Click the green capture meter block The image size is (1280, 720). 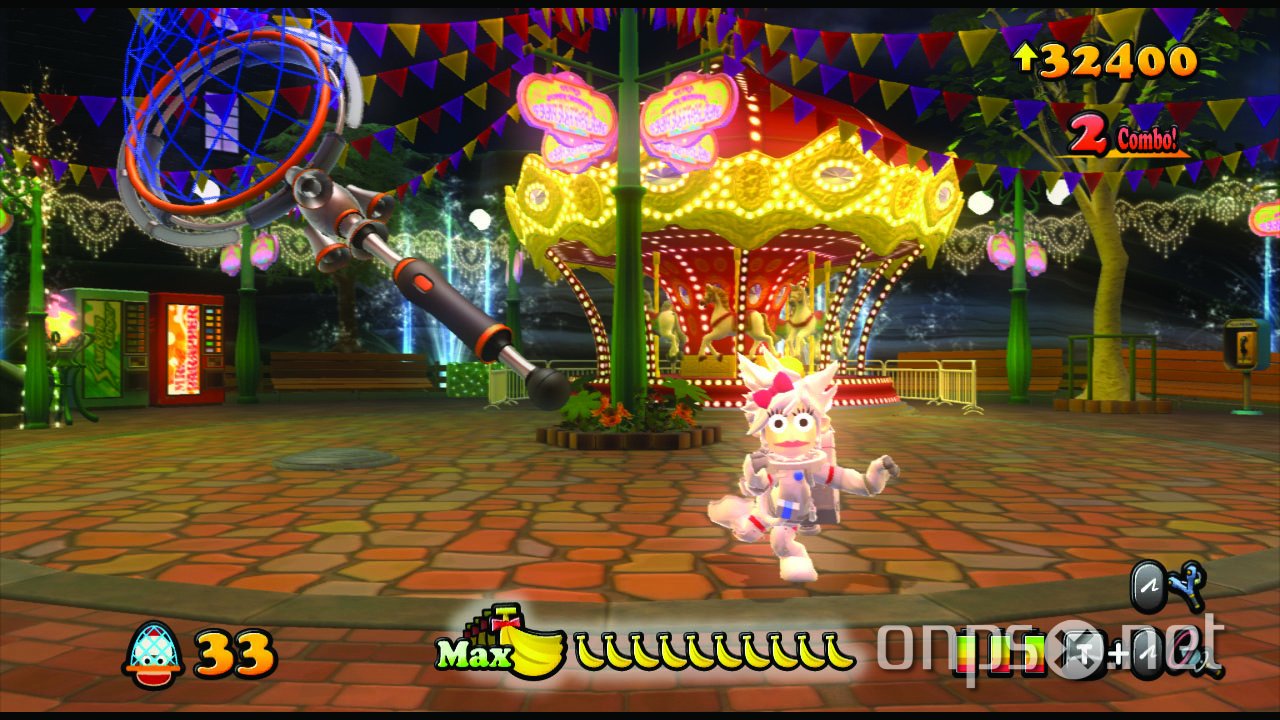click(1035, 655)
